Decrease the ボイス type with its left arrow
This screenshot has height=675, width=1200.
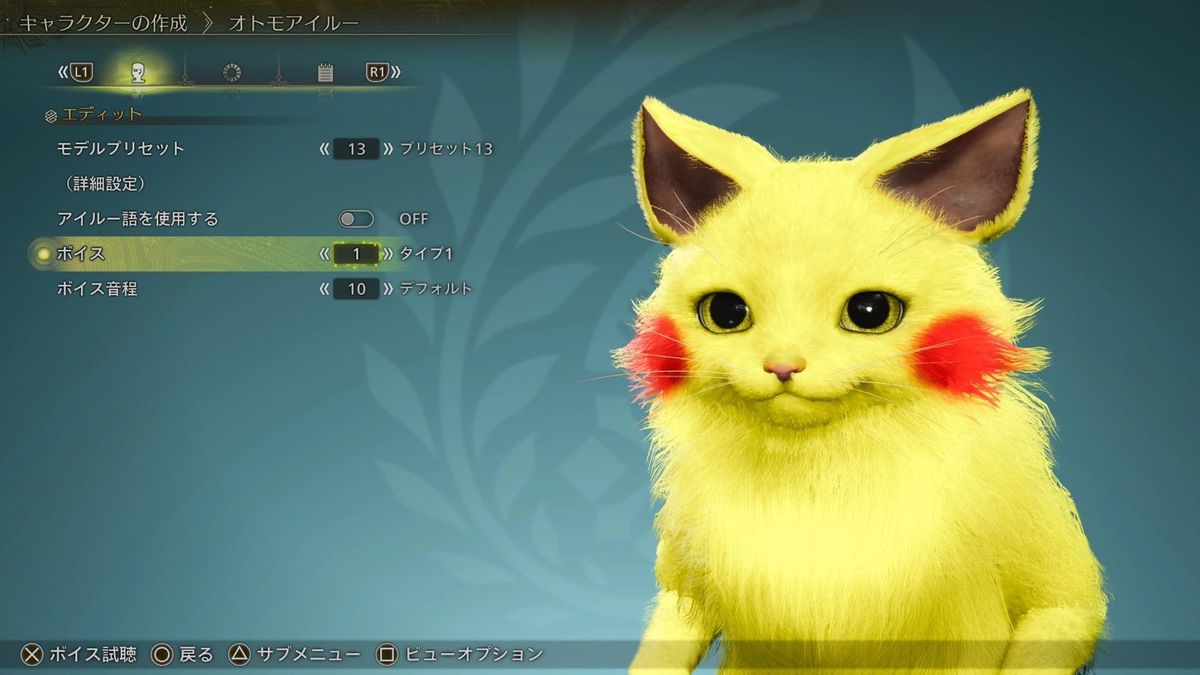pyautogui.click(x=324, y=254)
